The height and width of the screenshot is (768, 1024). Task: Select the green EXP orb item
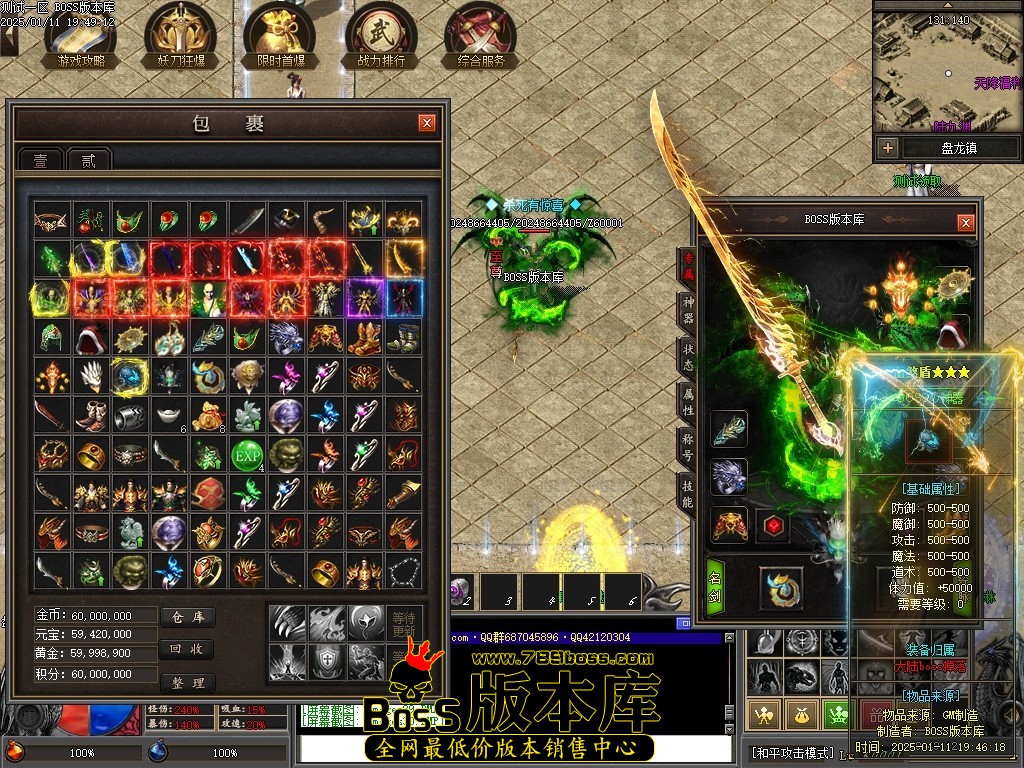pos(246,455)
